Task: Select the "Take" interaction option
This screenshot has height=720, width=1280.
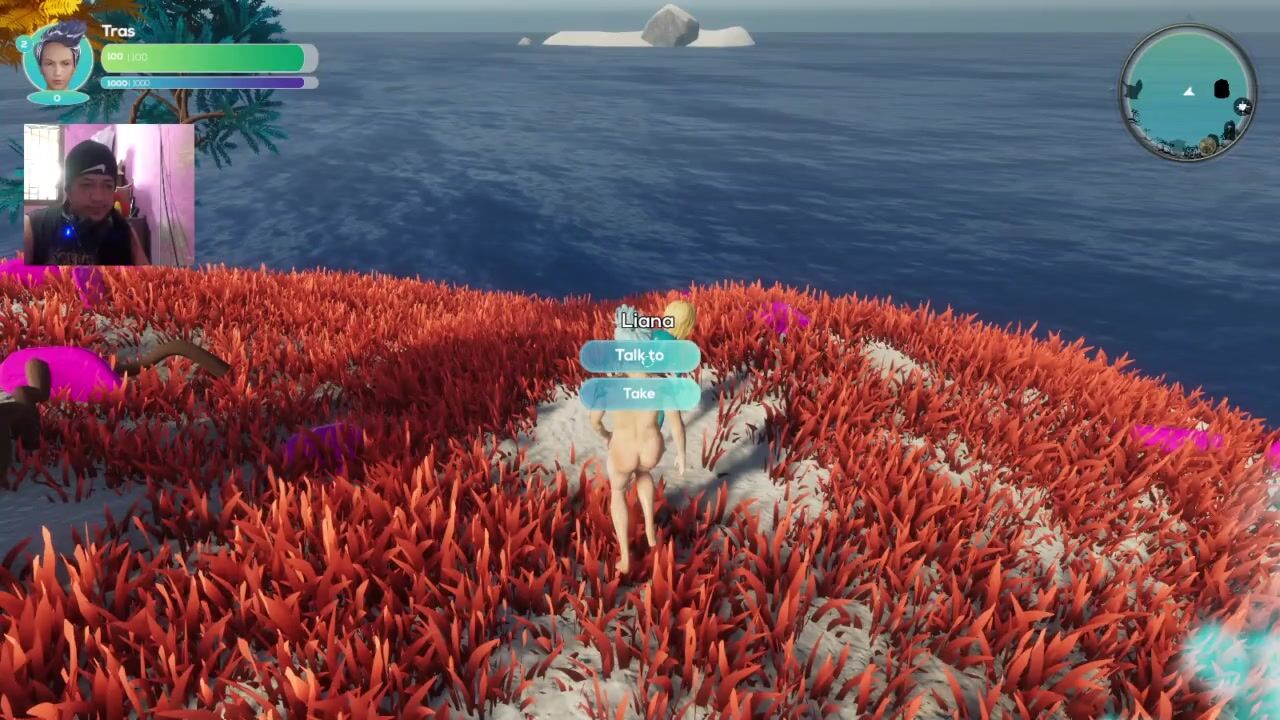Action: coord(640,394)
